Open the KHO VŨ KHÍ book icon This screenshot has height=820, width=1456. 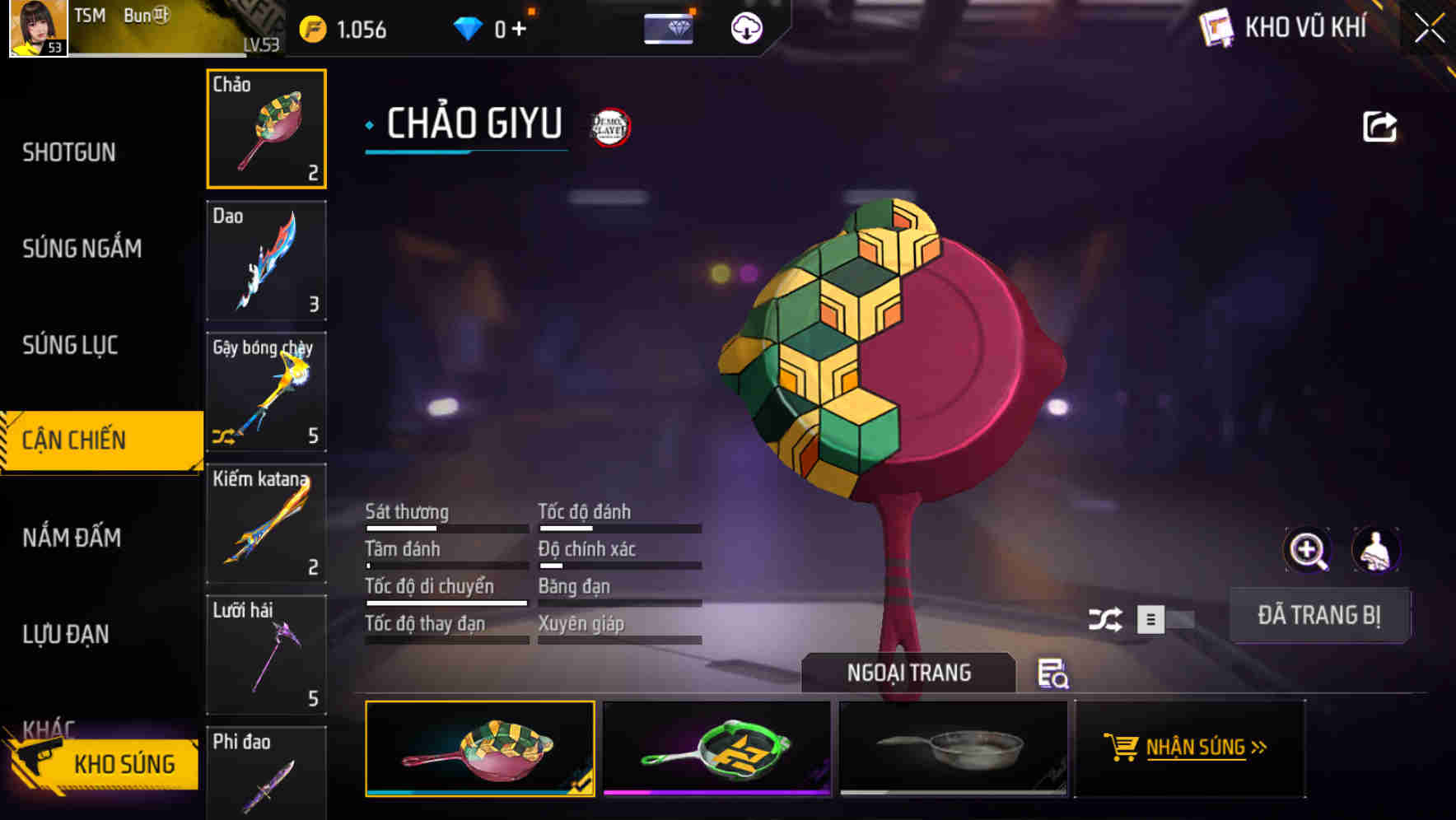coord(1216,26)
